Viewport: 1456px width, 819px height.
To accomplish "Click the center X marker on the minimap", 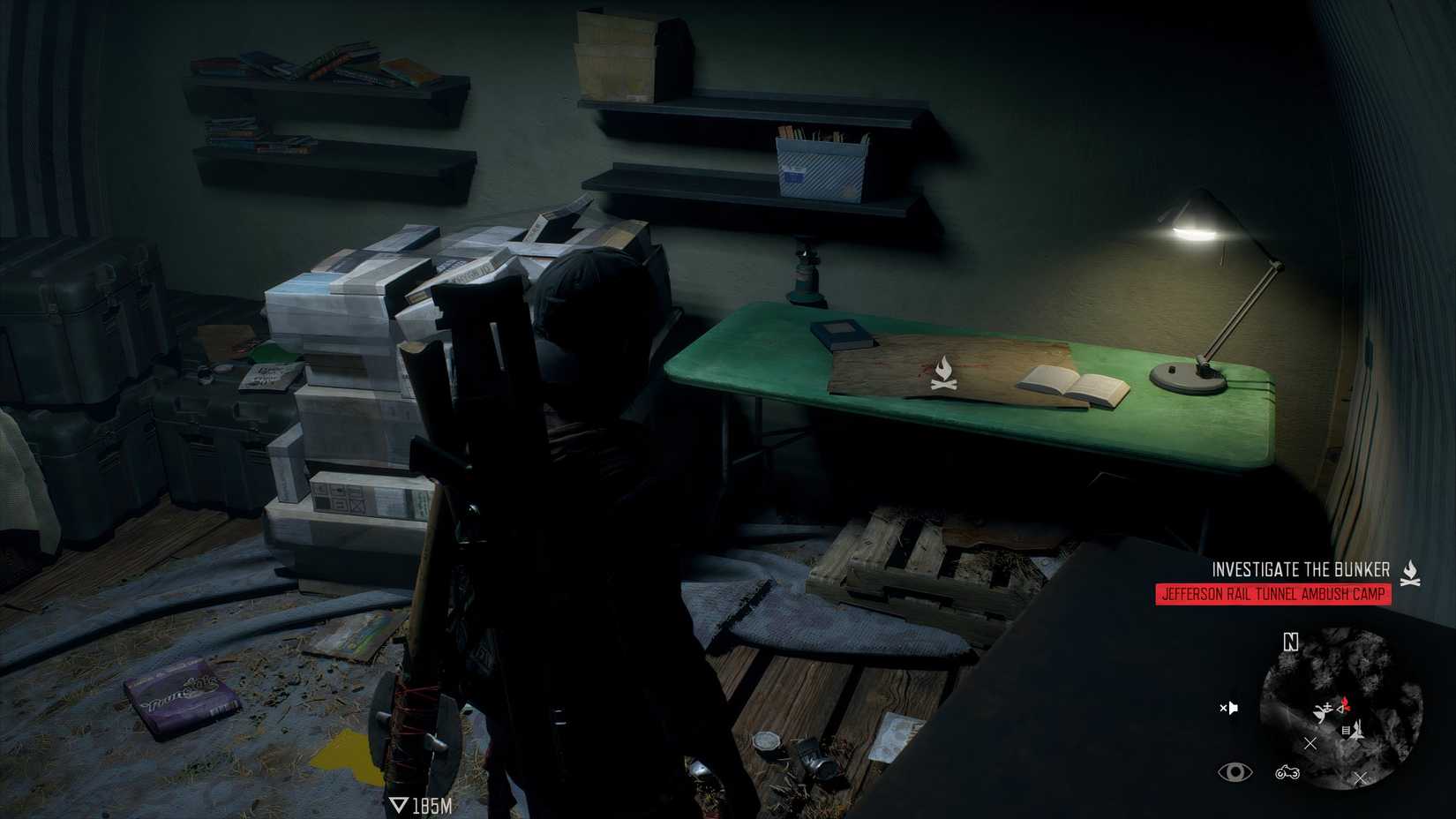I will tap(1310, 744).
